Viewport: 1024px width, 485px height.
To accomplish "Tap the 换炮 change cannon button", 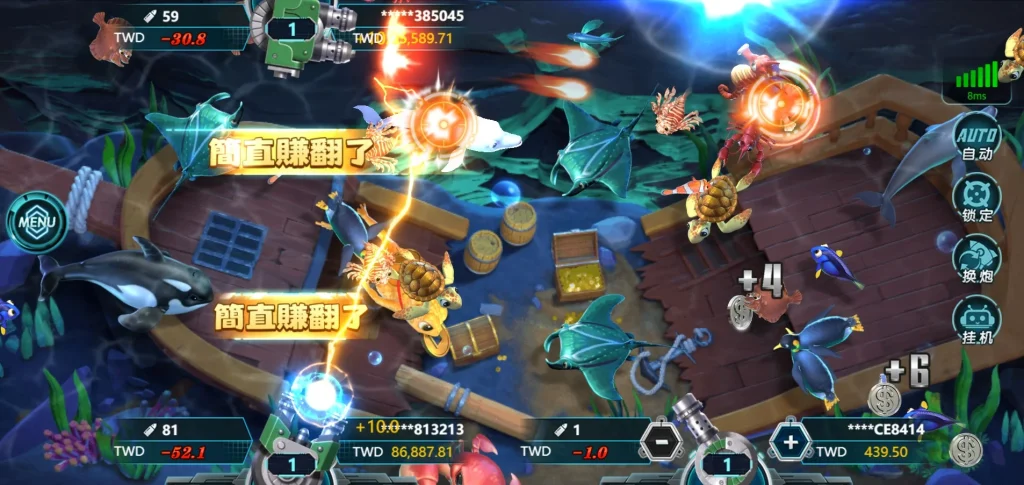I will 976,261.
